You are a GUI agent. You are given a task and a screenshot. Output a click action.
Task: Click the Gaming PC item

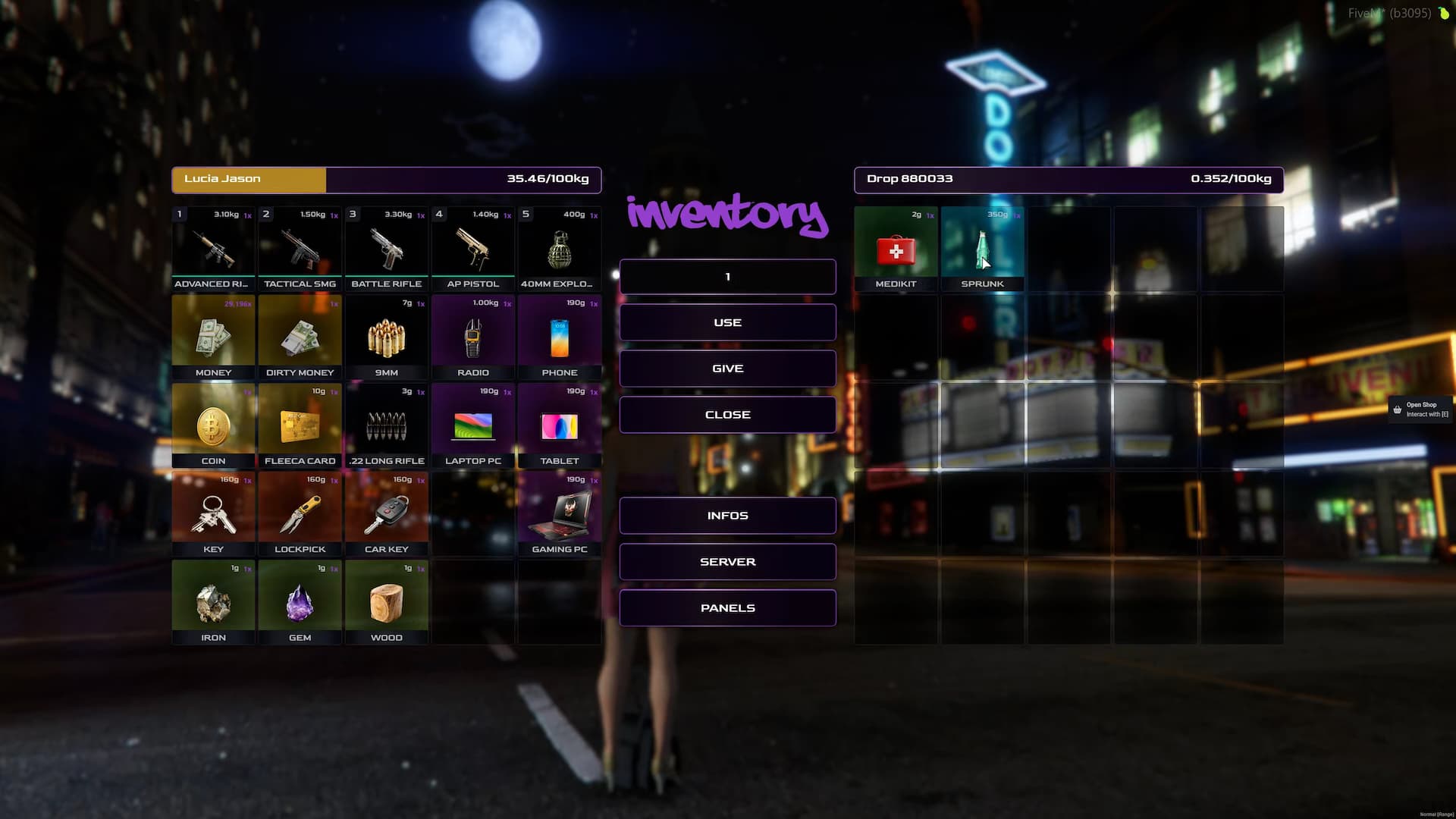[x=560, y=514]
